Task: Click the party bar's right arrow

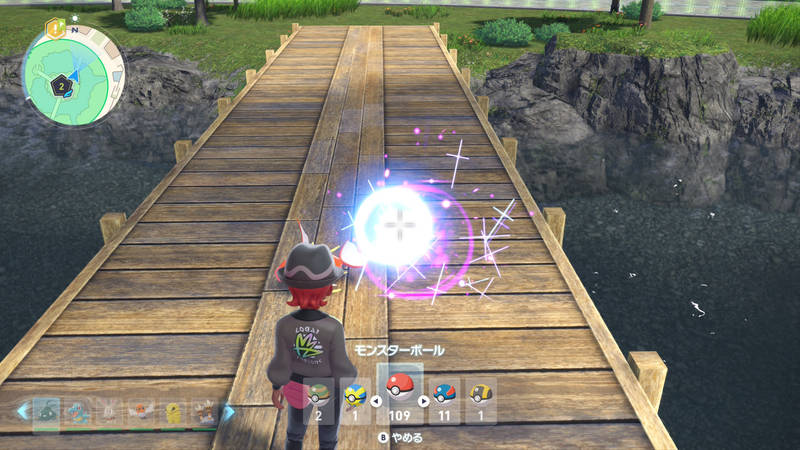Action: pos(228,411)
